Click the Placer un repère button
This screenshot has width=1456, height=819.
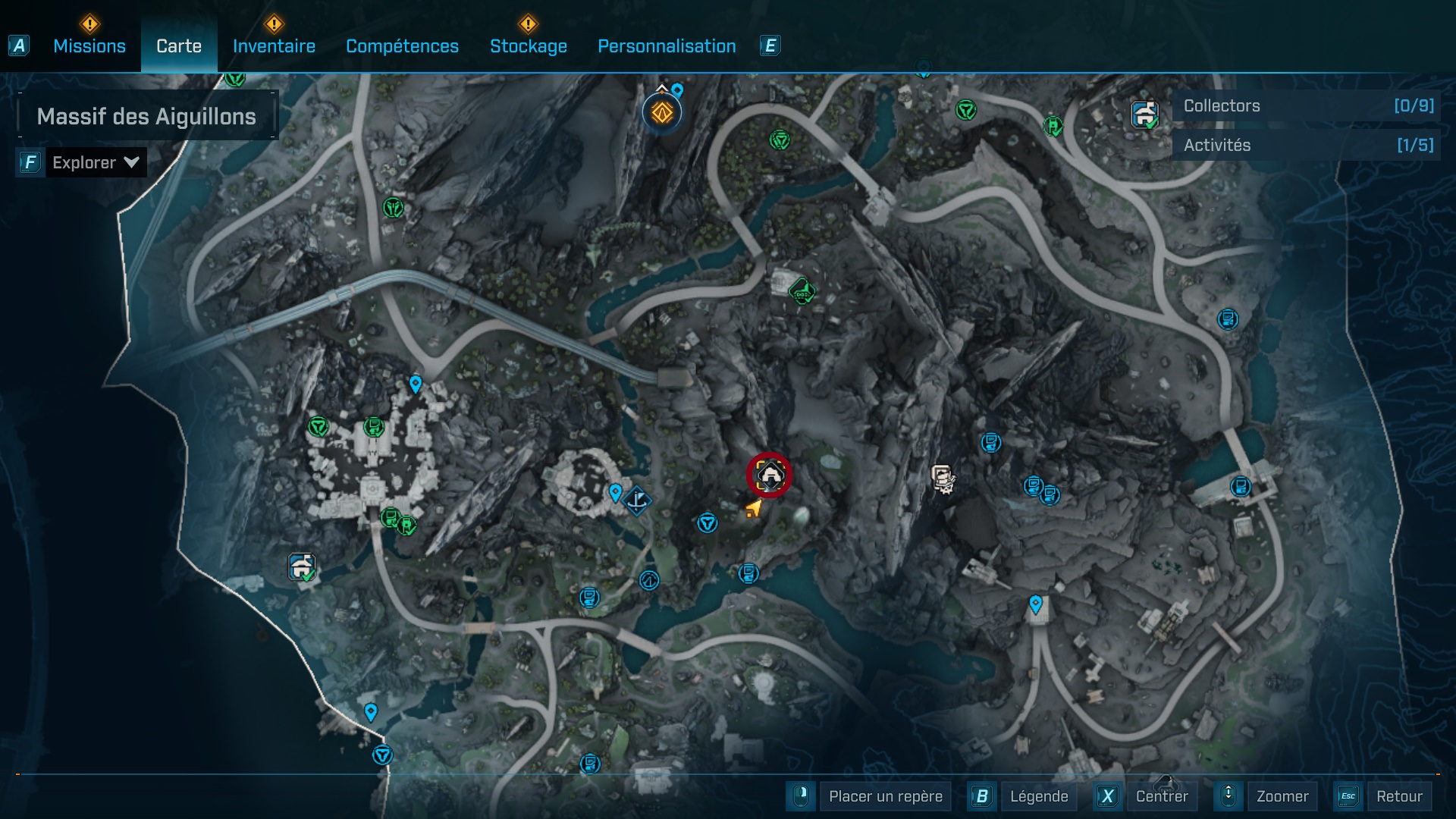pos(885,796)
